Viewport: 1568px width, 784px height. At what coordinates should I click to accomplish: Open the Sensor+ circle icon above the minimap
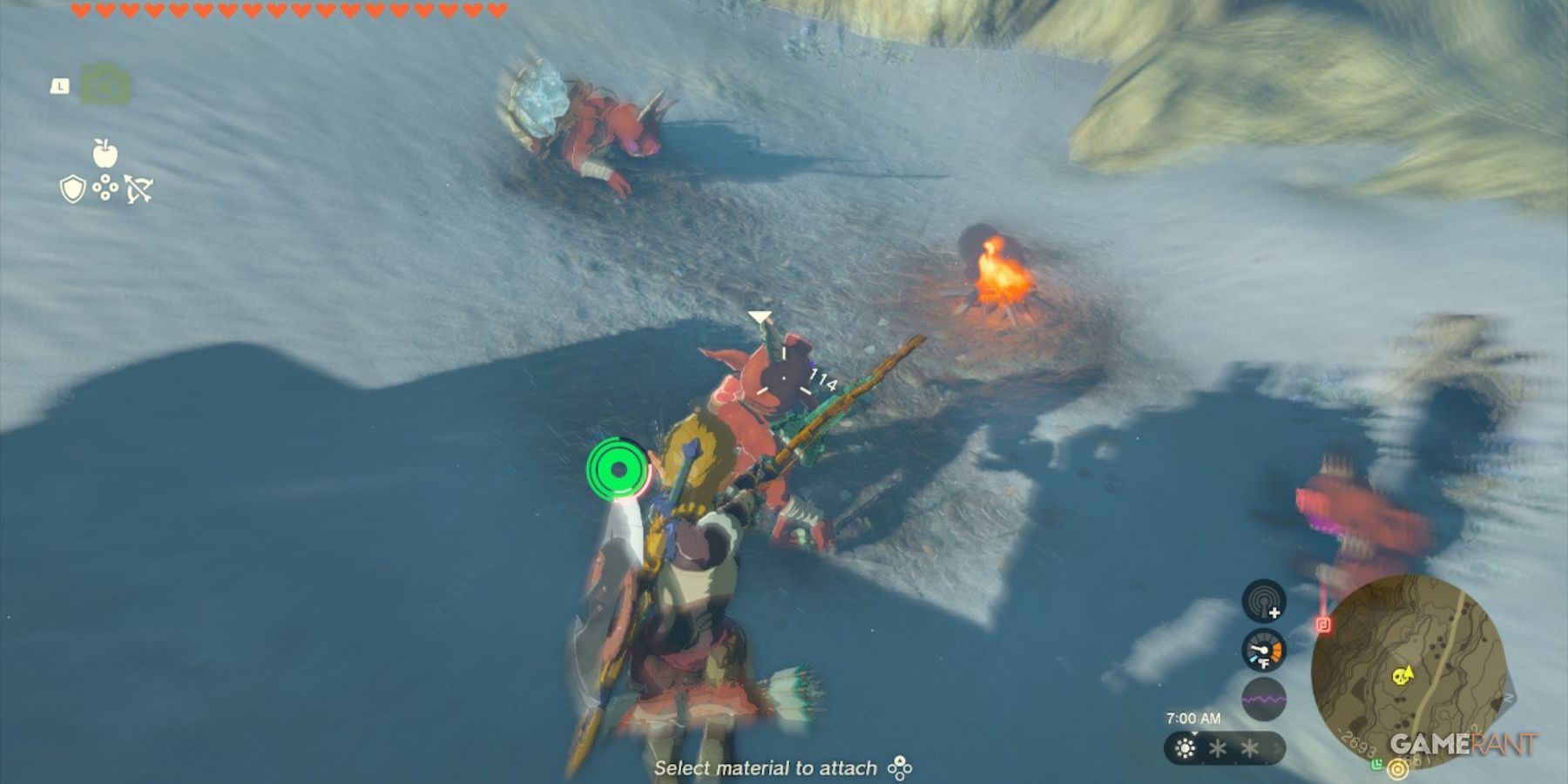pos(1262,600)
